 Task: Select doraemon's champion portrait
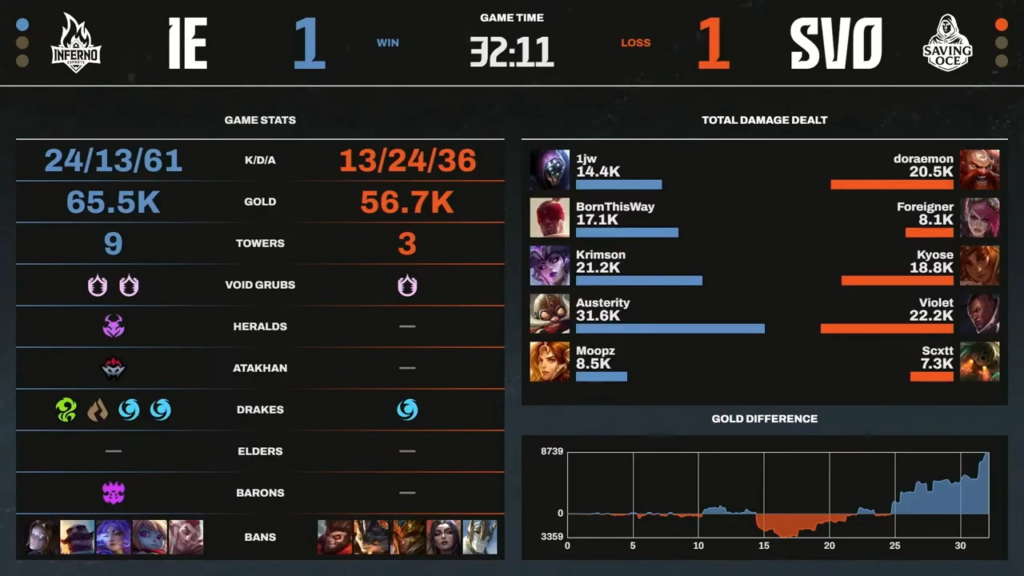coord(979,169)
